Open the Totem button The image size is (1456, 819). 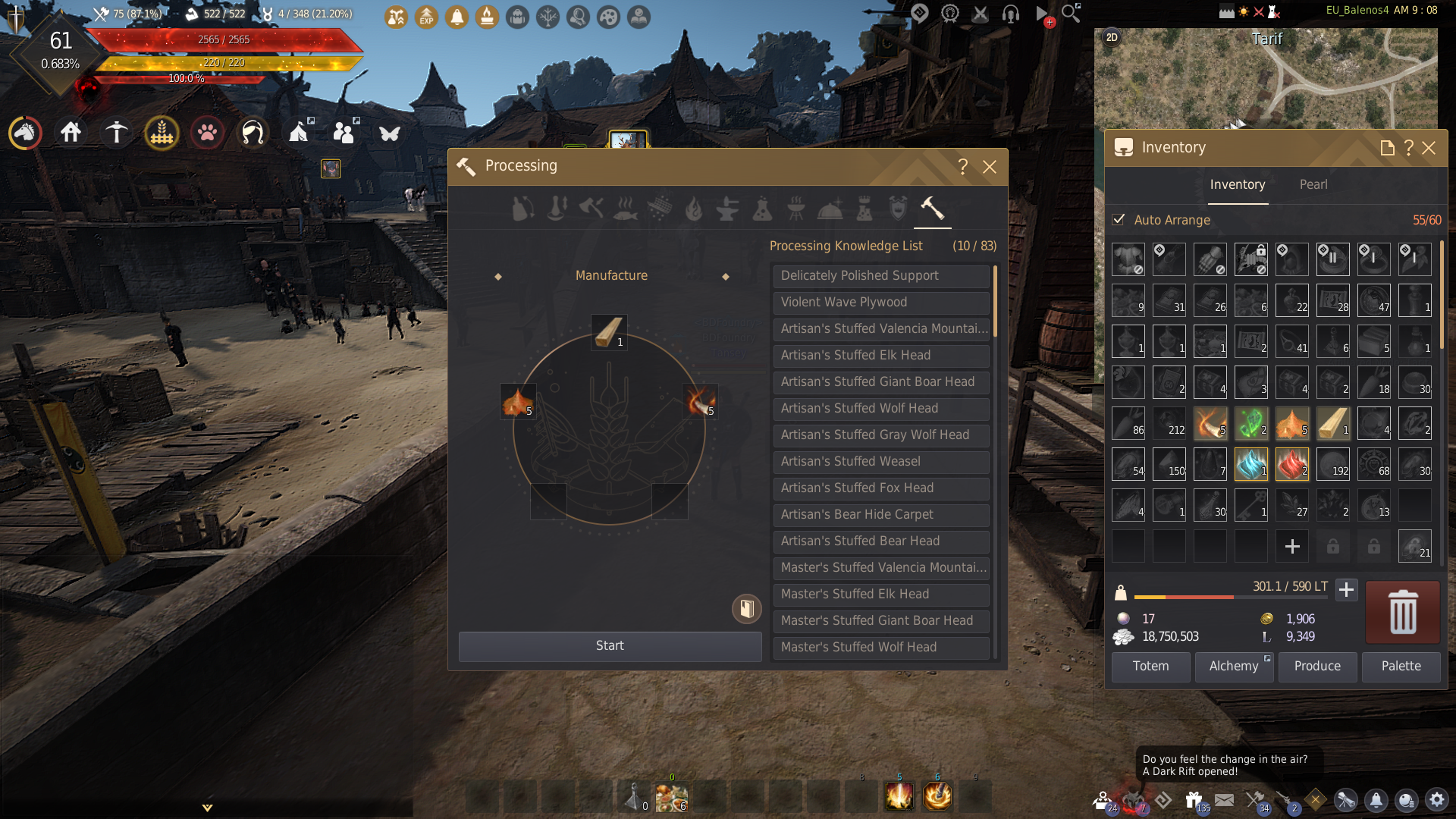(x=1150, y=667)
